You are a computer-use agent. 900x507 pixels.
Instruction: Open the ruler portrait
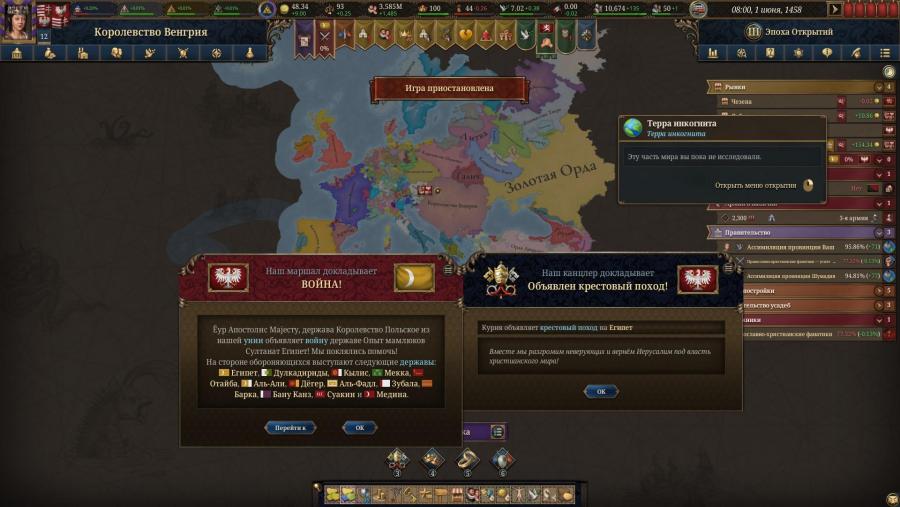[x=17, y=20]
